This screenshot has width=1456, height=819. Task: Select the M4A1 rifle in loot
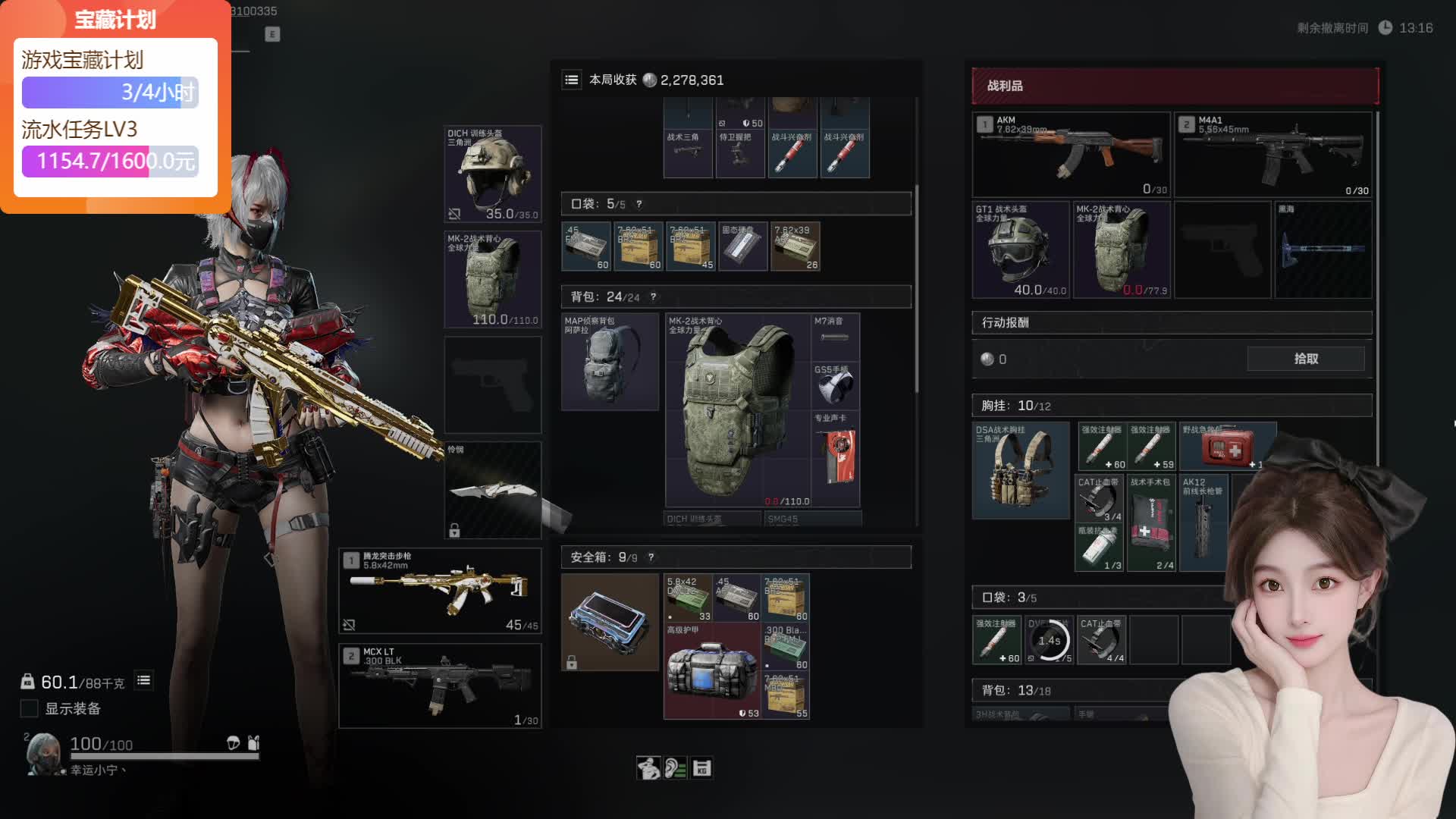coord(1274,155)
